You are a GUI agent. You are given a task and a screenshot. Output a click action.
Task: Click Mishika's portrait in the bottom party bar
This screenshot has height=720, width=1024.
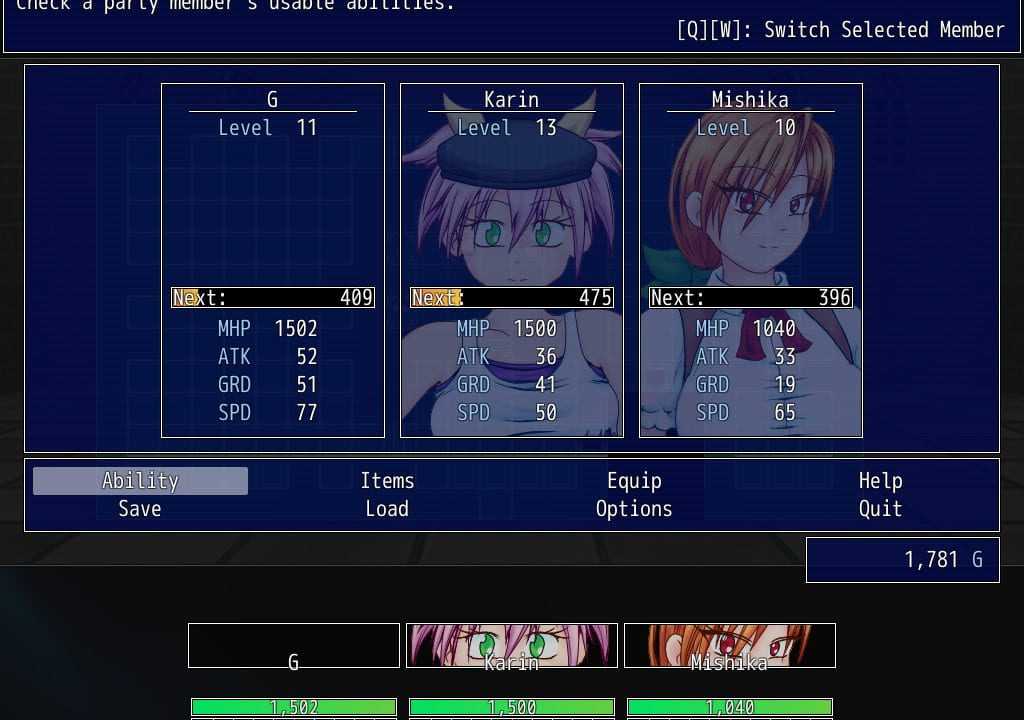pos(730,645)
